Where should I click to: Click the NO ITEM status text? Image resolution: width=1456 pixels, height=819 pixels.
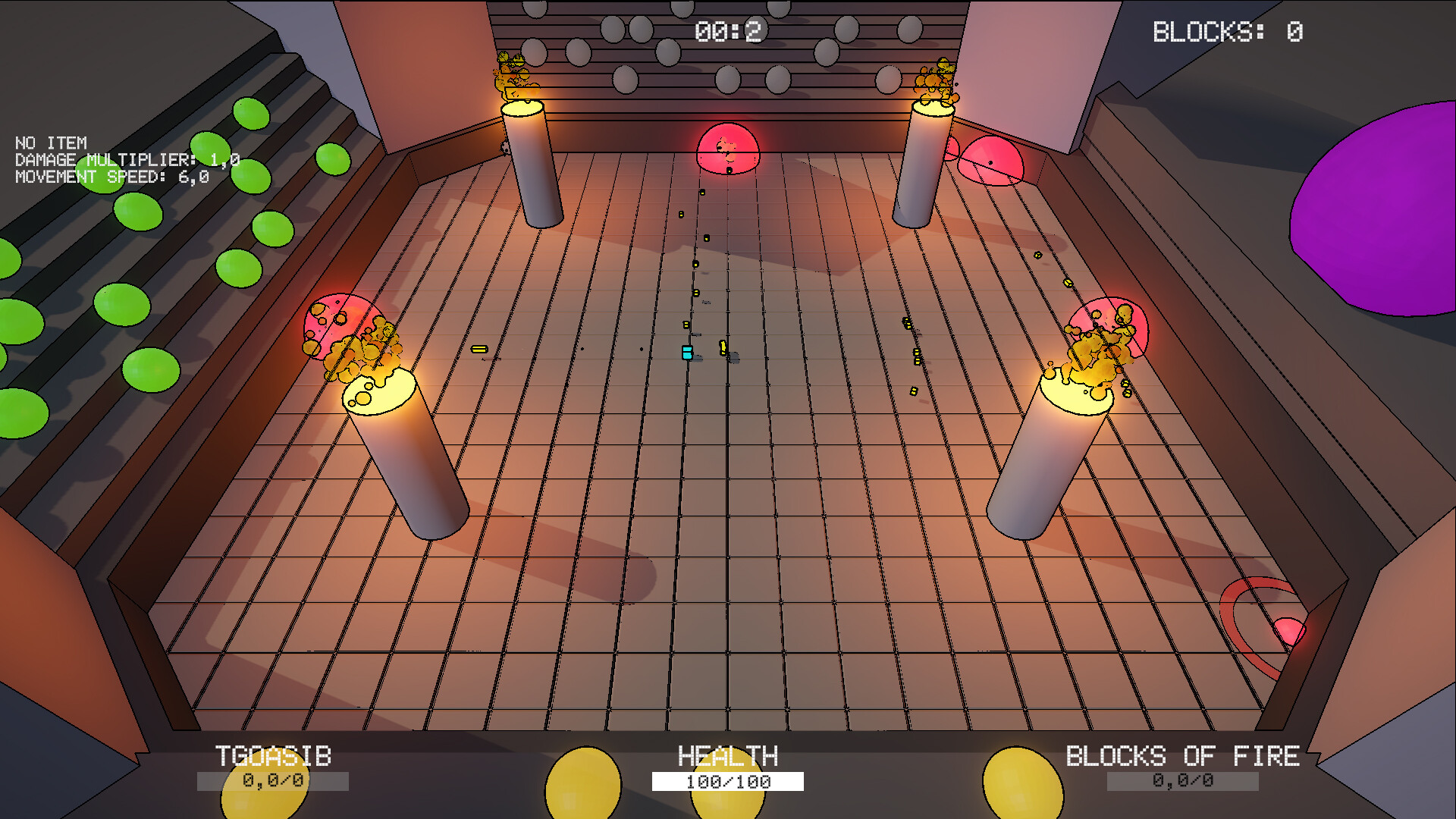[51, 143]
